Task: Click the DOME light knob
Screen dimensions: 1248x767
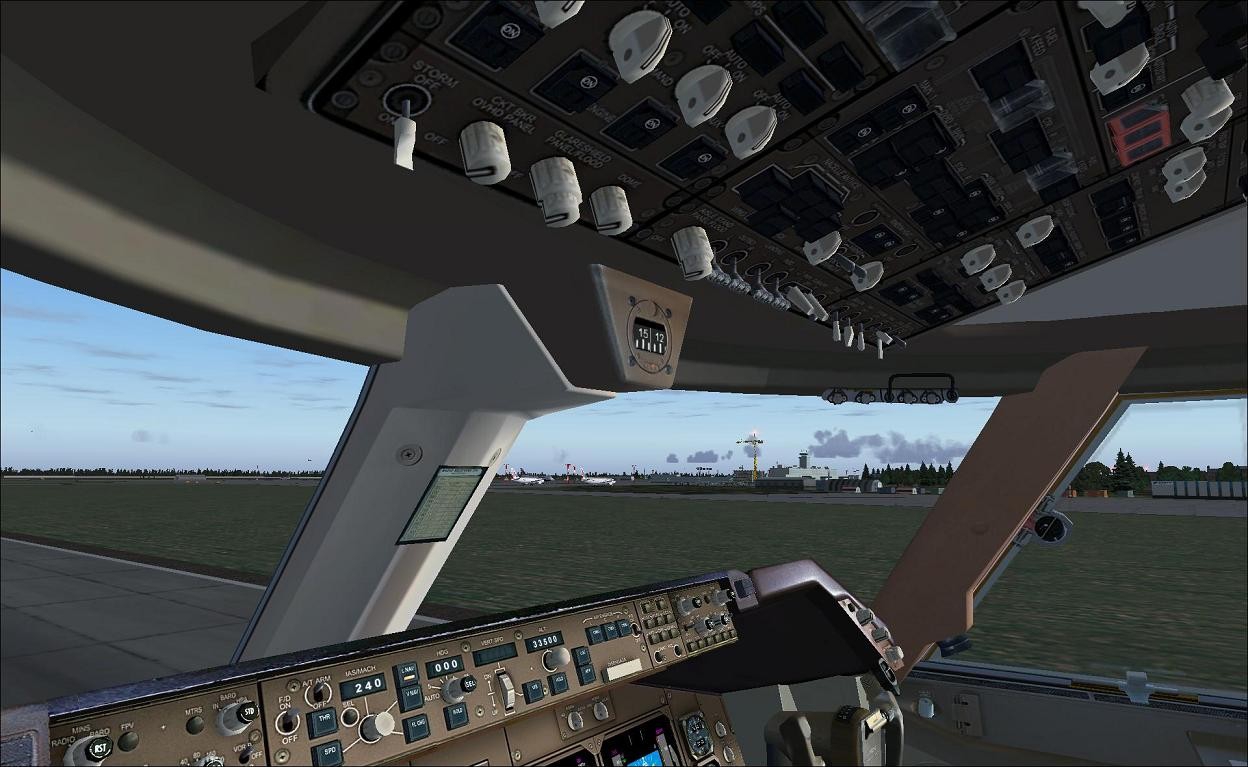Action: click(610, 210)
